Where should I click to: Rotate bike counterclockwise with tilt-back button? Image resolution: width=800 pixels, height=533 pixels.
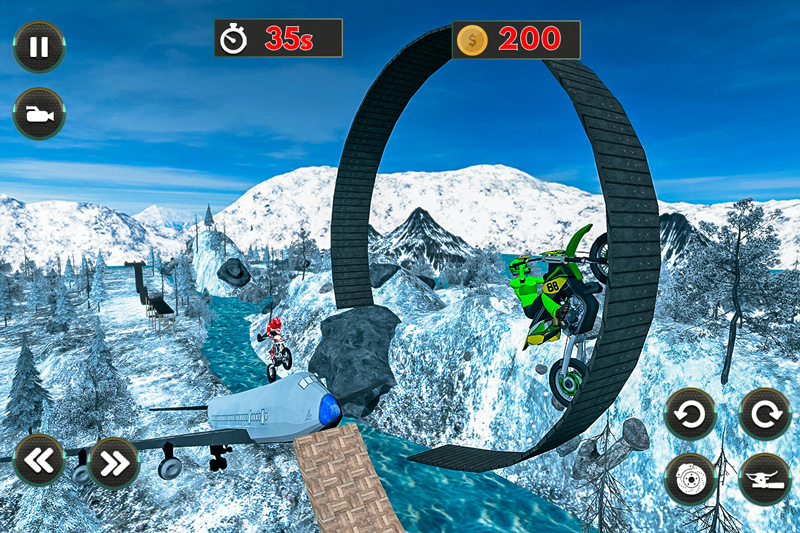(x=690, y=414)
